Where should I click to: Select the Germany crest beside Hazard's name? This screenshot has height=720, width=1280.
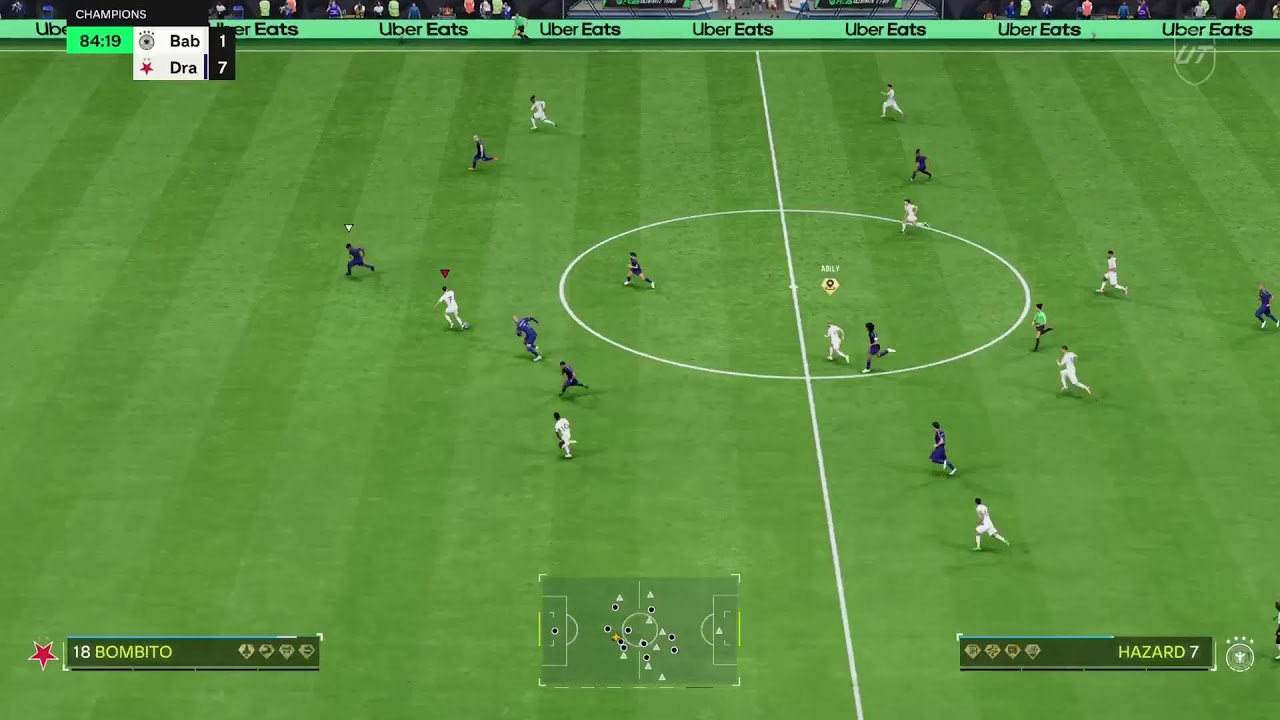tap(1239, 656)
